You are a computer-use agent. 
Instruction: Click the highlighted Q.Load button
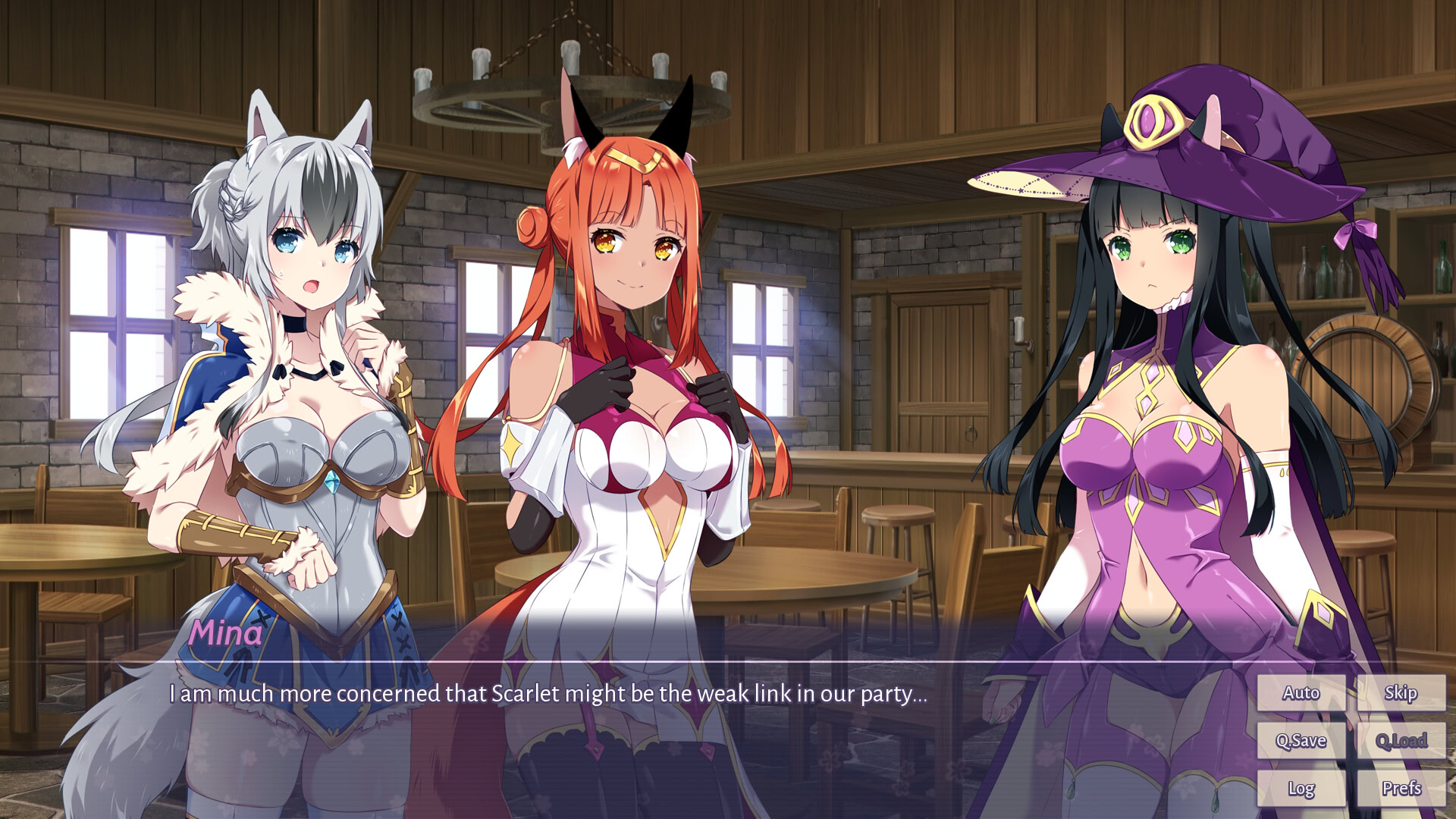click(1401, 740)
